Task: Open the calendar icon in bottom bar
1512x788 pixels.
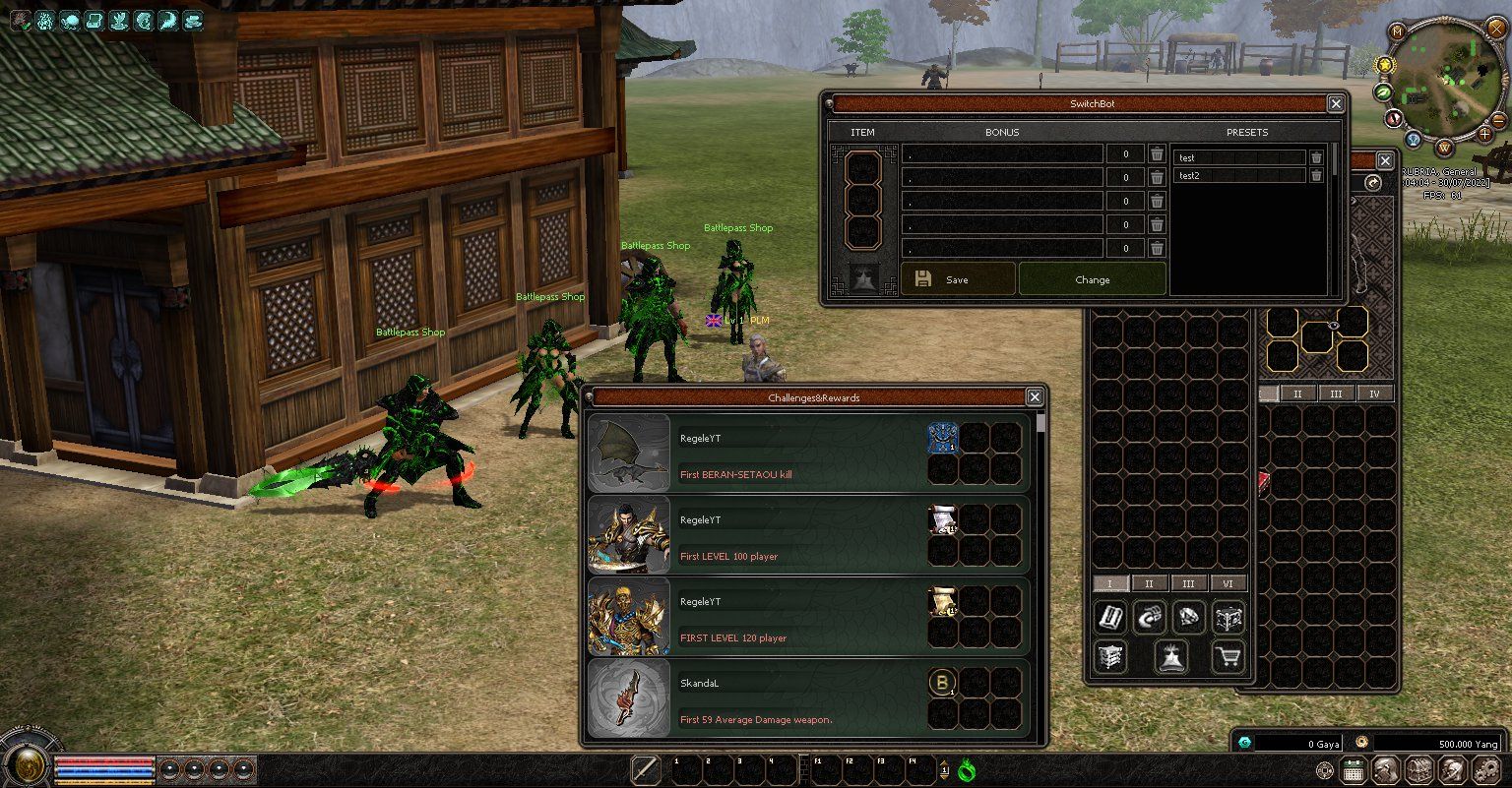Action: point(1354,771)
